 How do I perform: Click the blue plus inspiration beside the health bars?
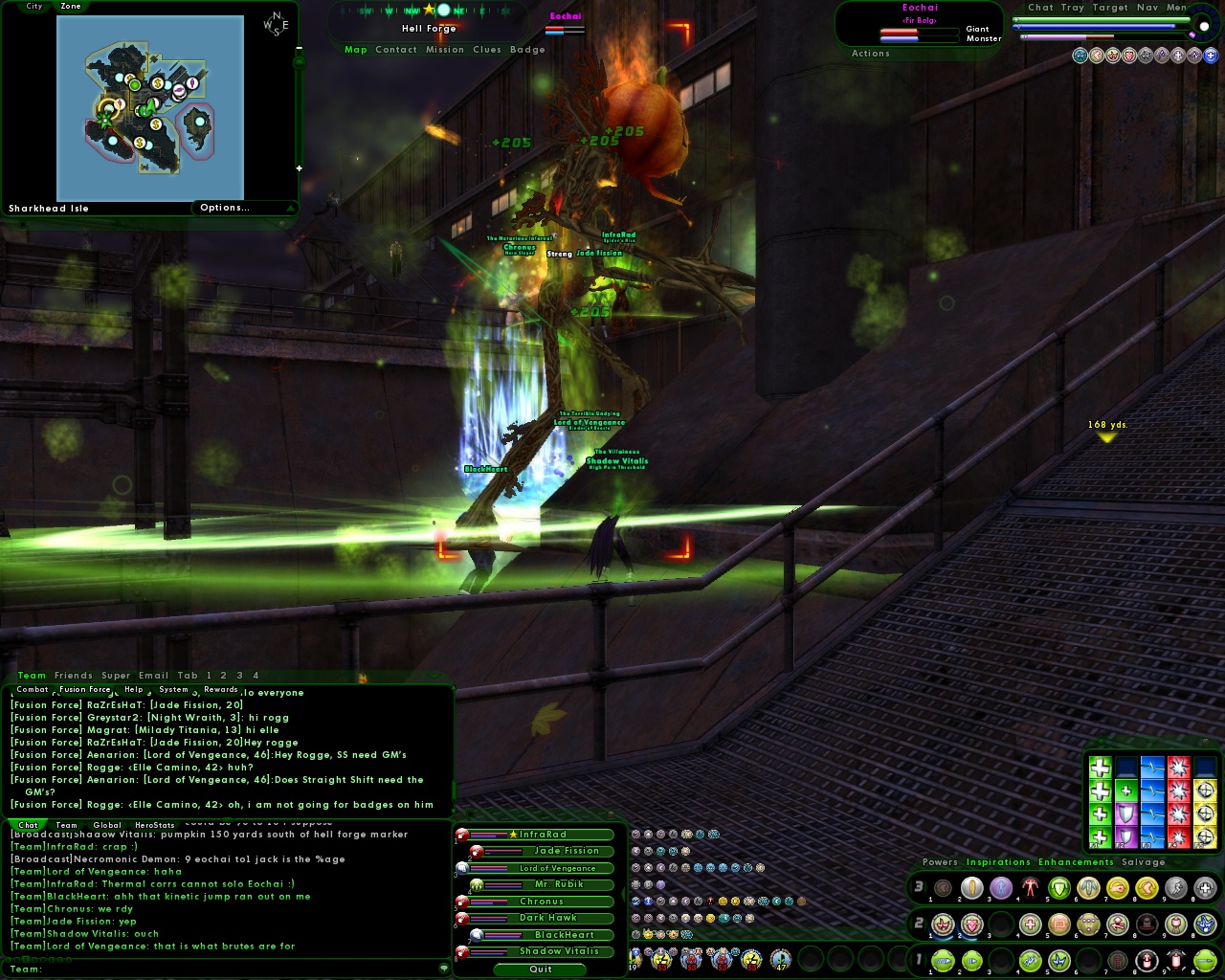pos(1210,55)
